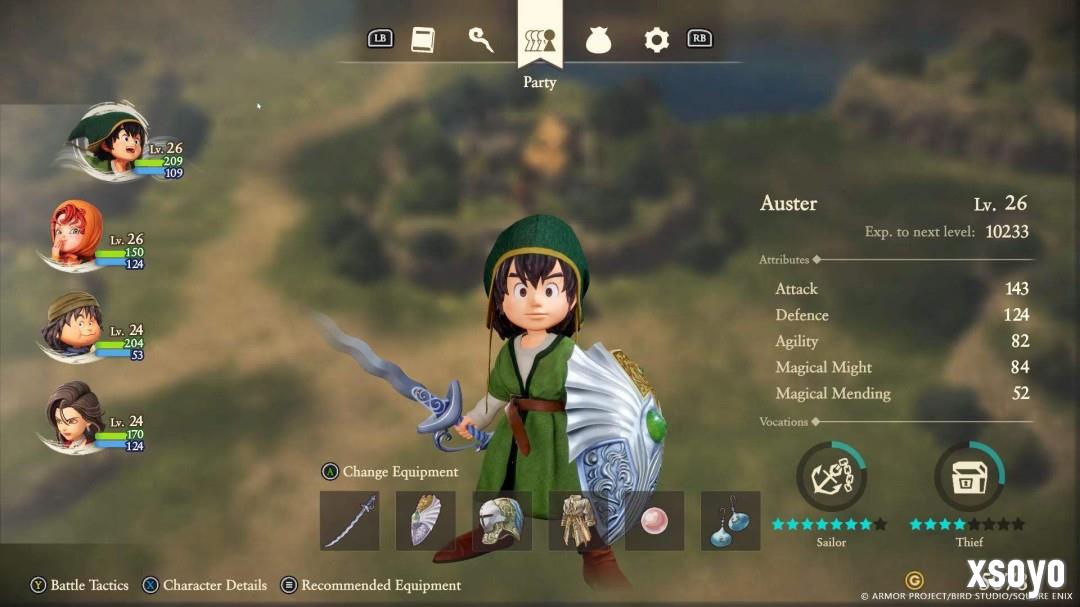Select the headband-wearing party member portrait

(75, 323)
